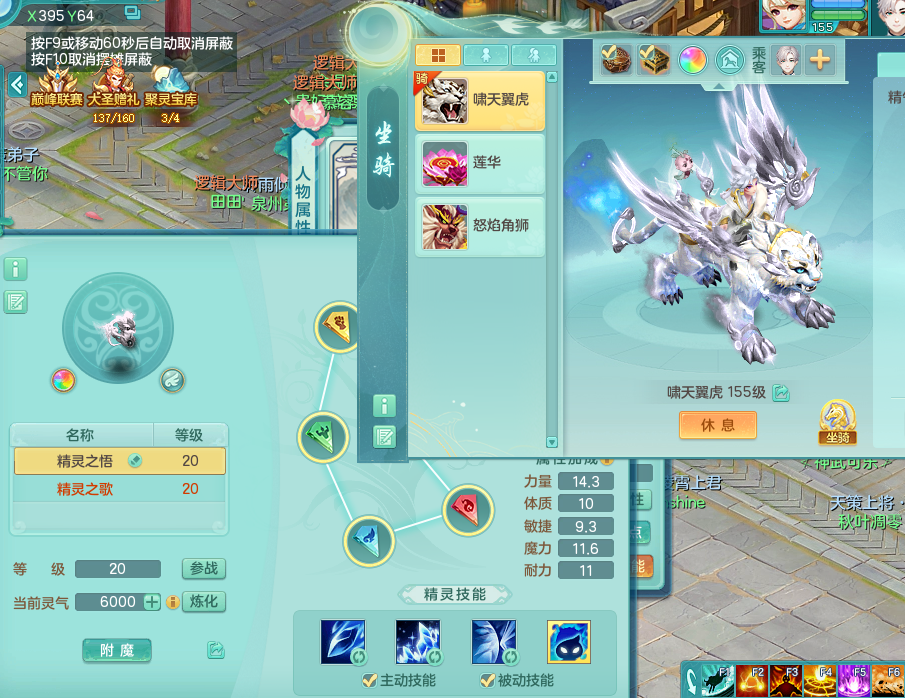The image size is (905, 698).
Task: Select the 精灵之悟 row
Action: (119, 461)
